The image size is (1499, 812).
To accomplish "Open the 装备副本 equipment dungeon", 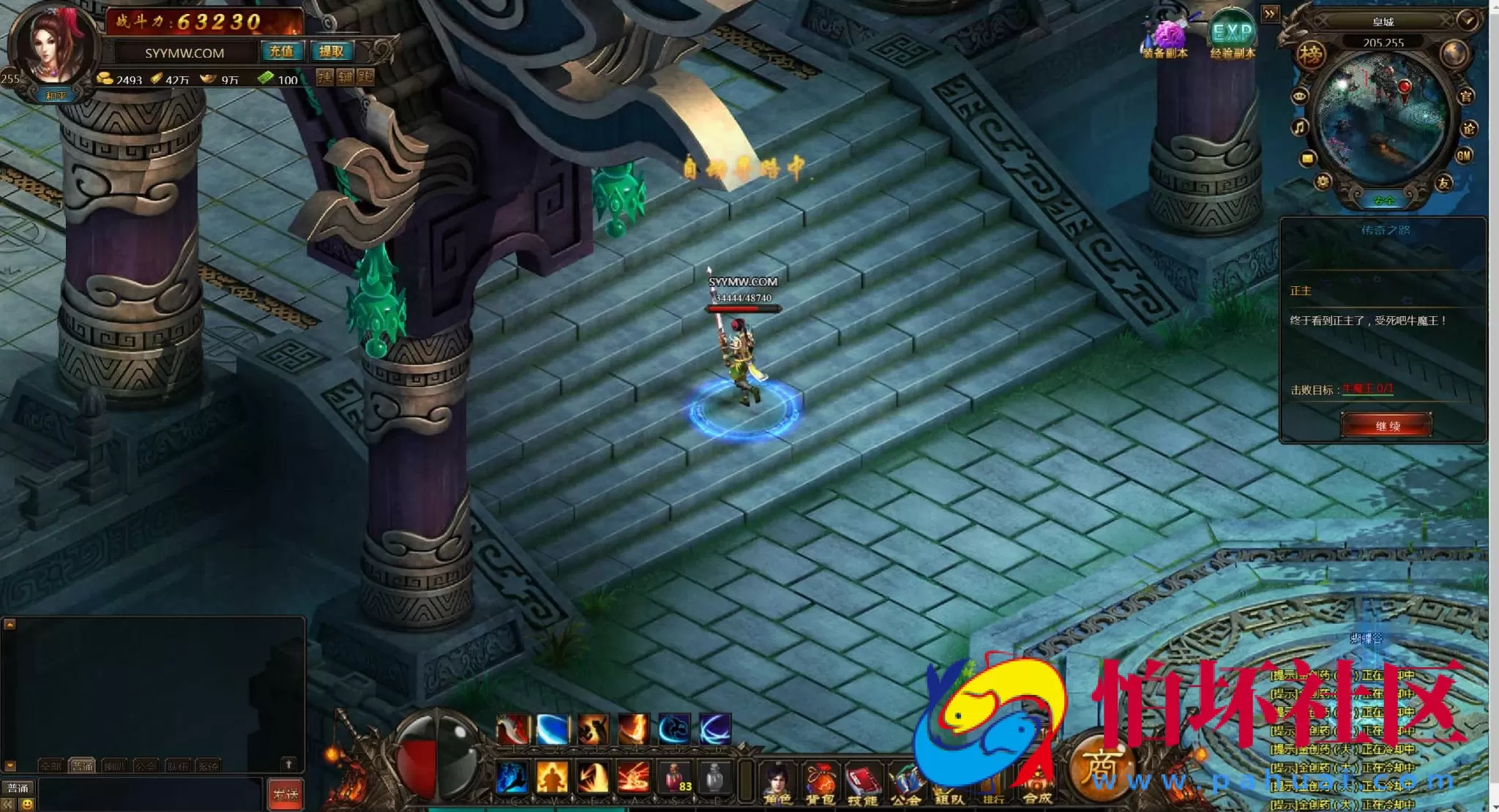I will (x=1165, y=38).
